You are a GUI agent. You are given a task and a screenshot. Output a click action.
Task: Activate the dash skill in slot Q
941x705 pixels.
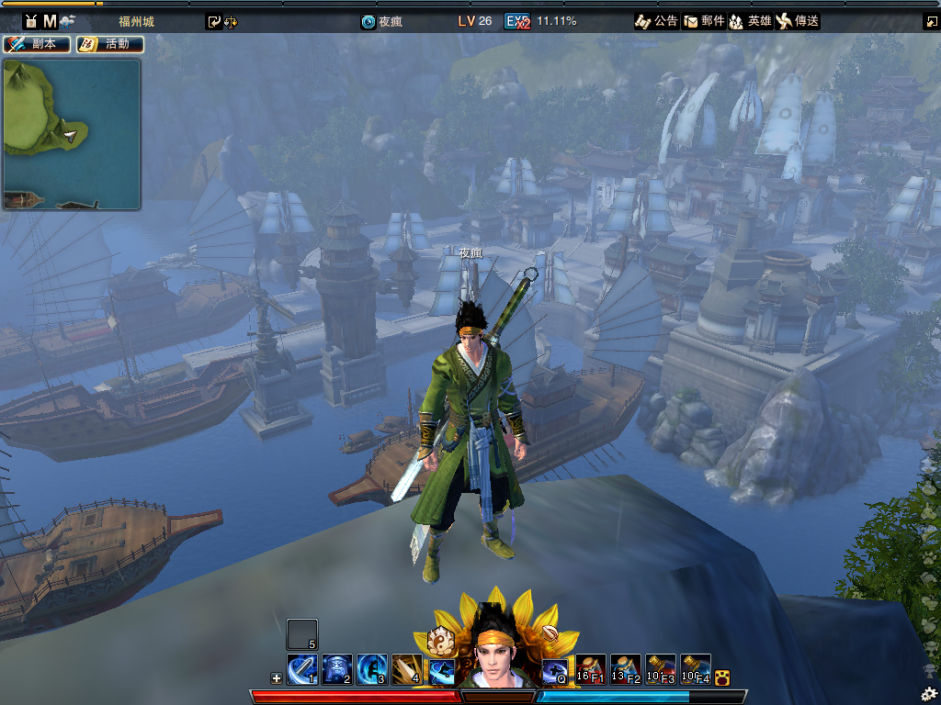[556, 669]
